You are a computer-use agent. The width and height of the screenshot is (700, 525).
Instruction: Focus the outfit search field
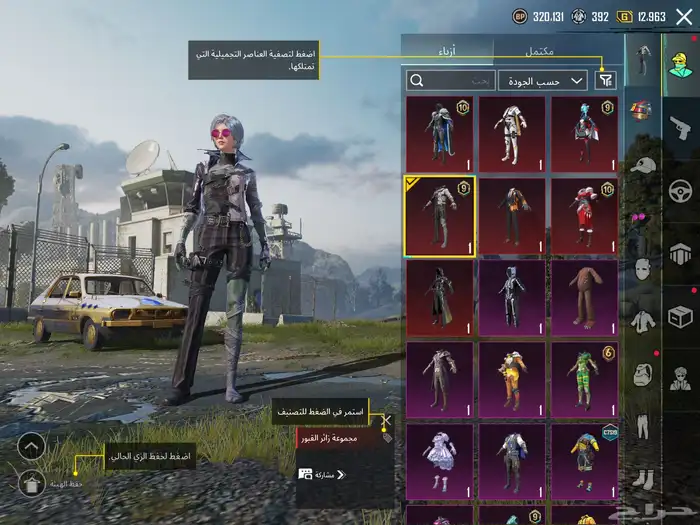pos(450,80)
